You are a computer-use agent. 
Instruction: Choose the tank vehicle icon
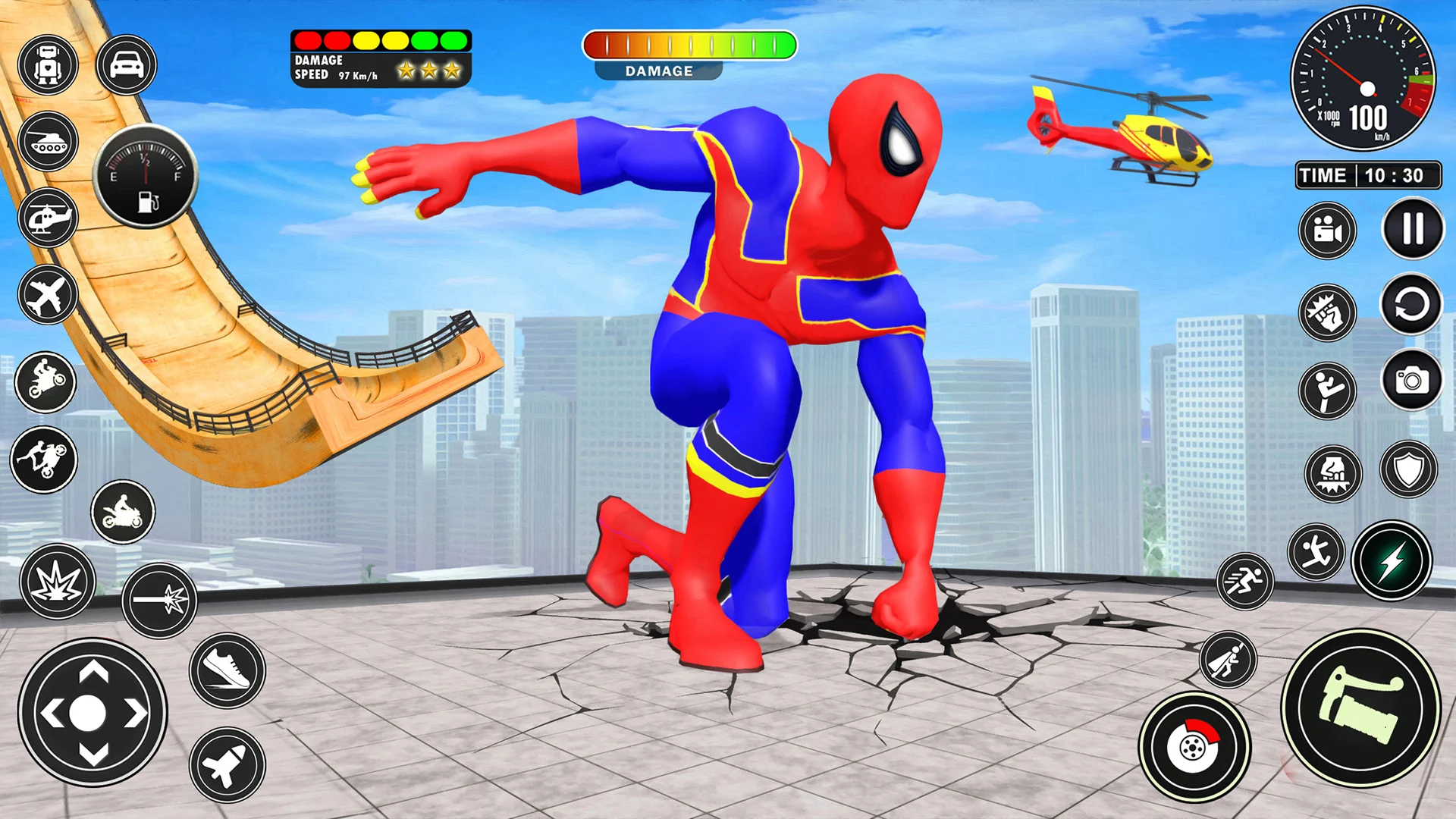click(48, 142)
